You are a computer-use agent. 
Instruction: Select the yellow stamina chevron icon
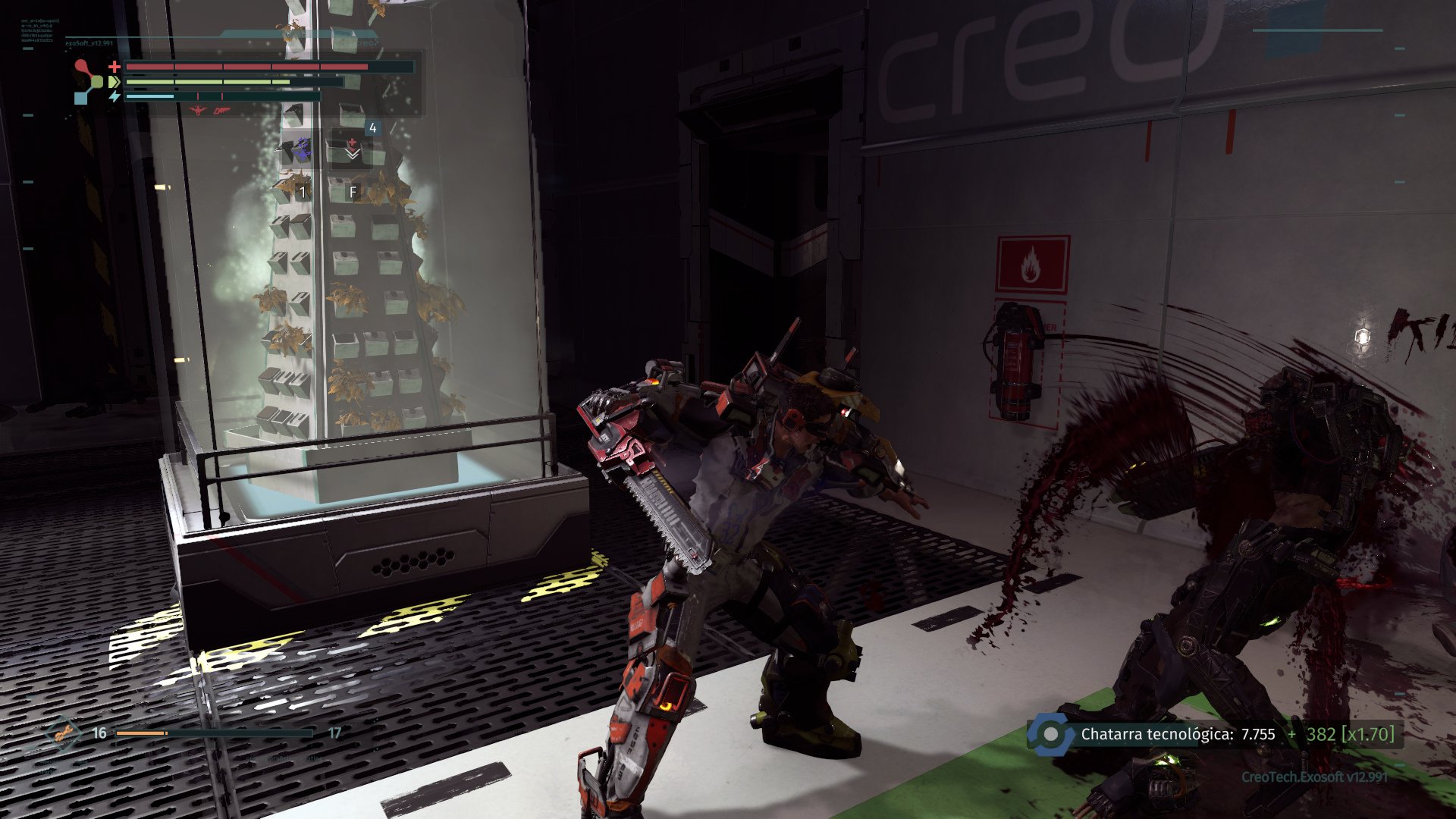pos(112,82)
